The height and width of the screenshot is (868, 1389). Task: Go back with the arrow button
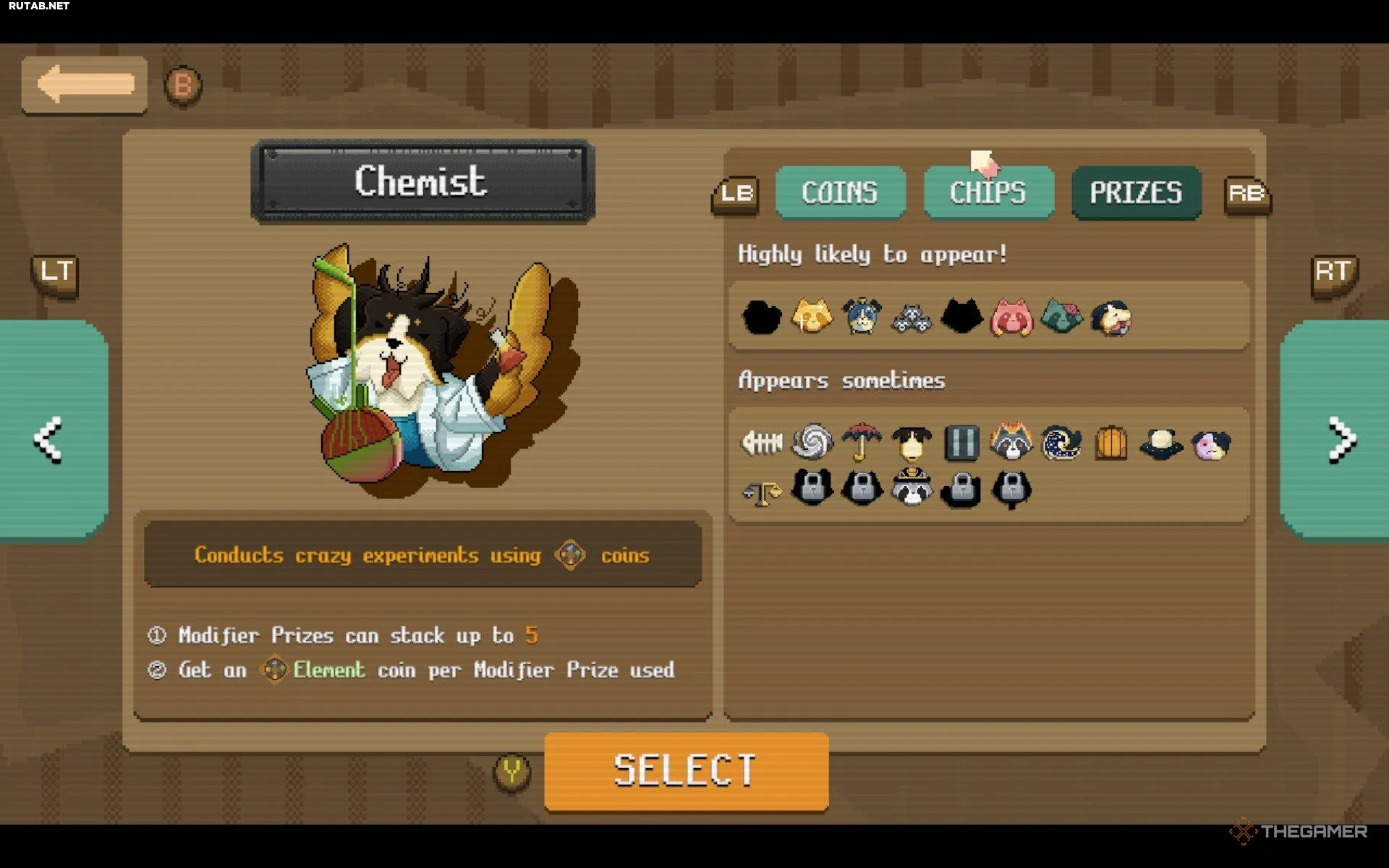tap(85, 85)
